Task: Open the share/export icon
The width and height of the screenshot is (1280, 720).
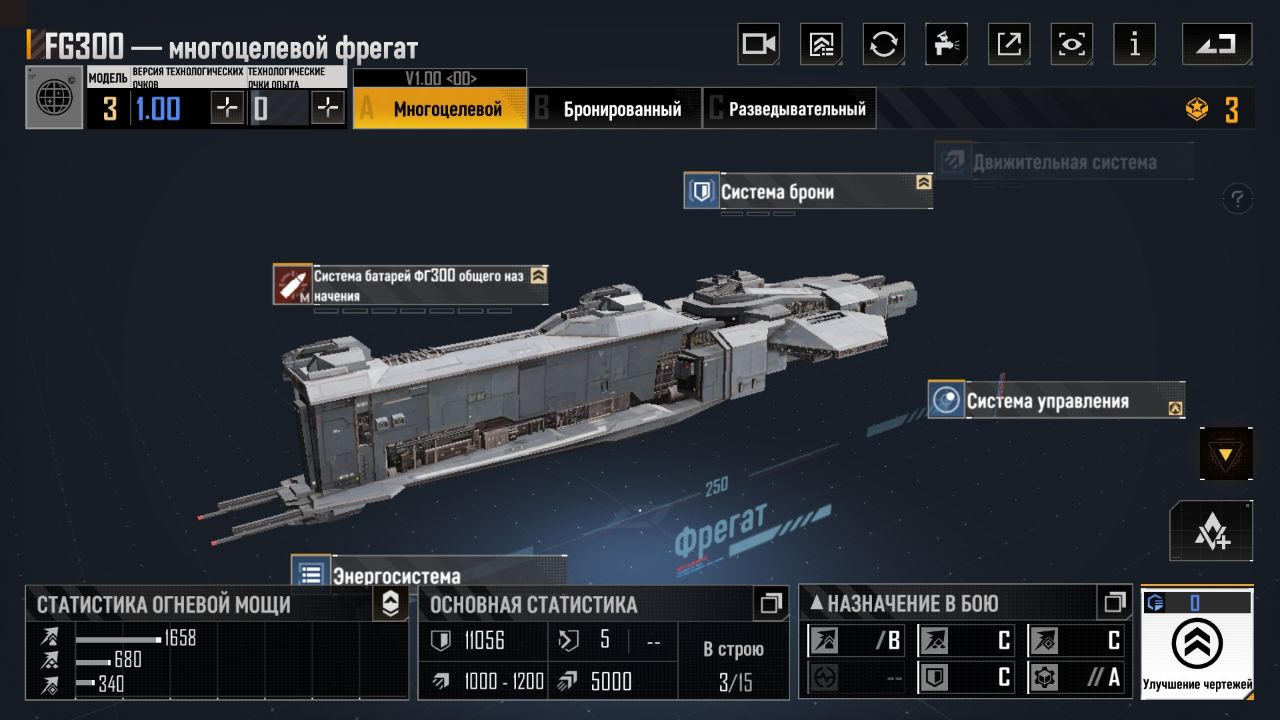Action: pos(1008,45)
